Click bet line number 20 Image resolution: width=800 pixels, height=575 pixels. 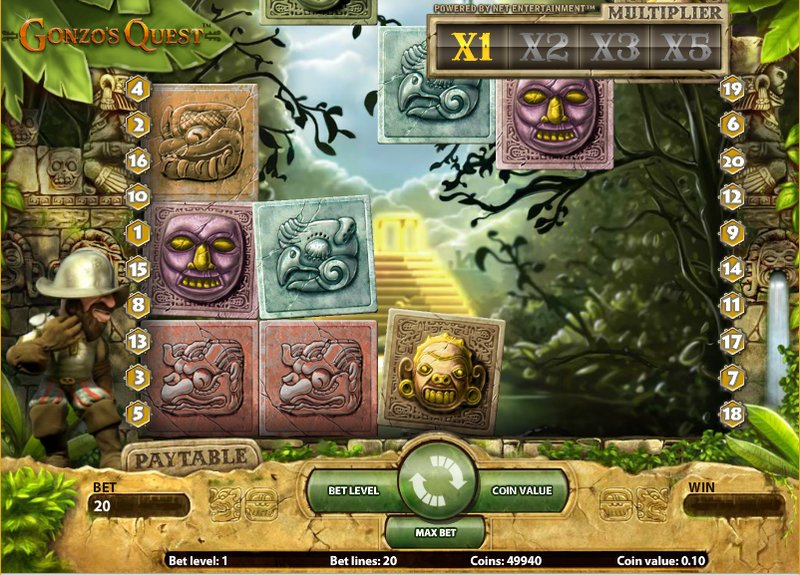click(732, 160)
